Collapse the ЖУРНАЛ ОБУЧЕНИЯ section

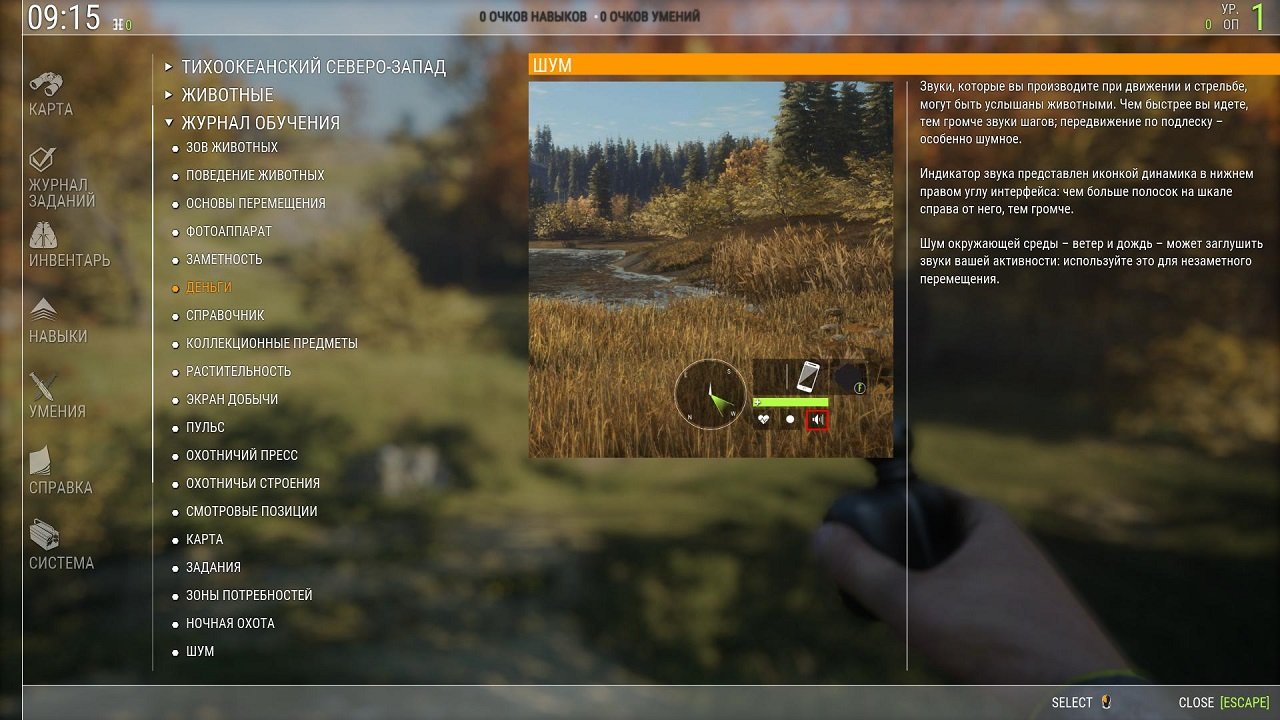pos(262,122)
